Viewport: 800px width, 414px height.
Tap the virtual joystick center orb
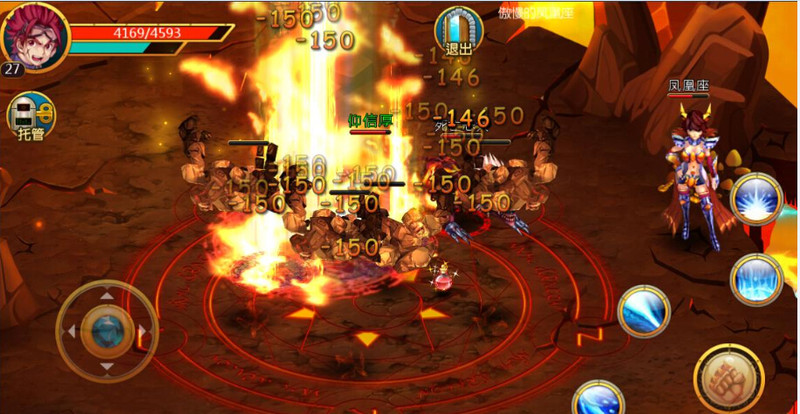(x=105, y=326)
